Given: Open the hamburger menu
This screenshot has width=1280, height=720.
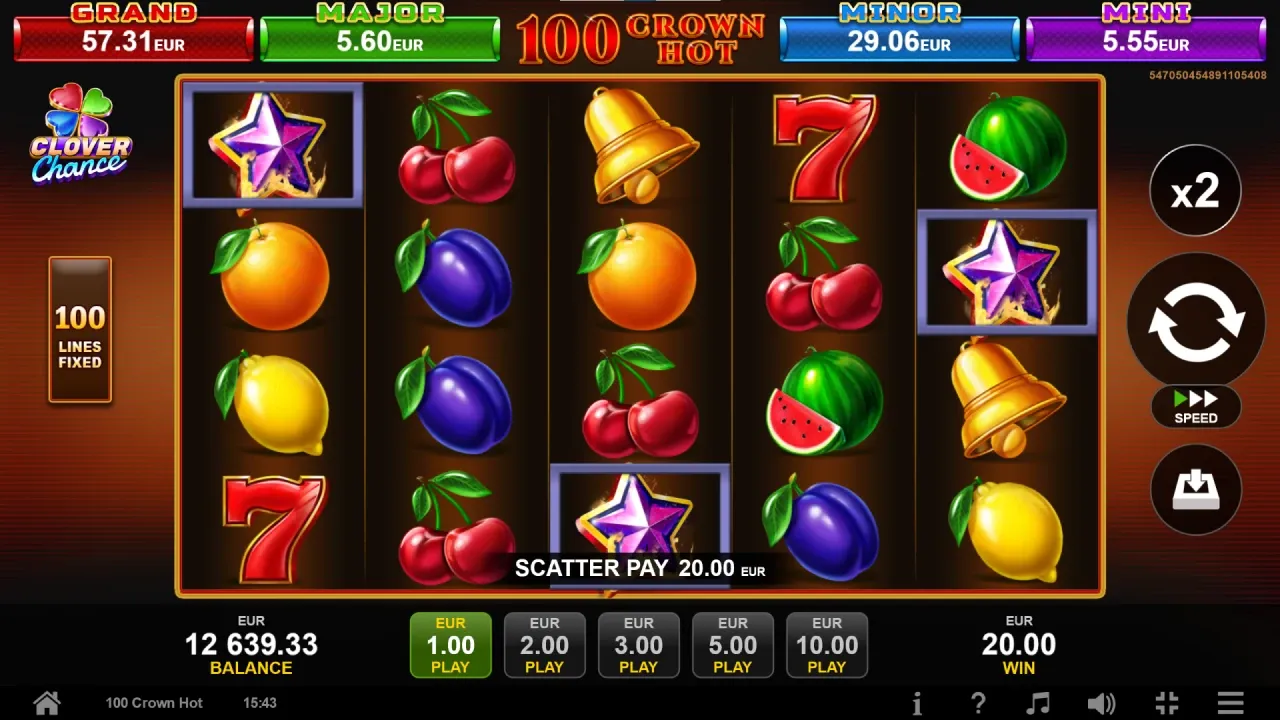Looking at the screenshot, I should click(x=1231, y=702).
